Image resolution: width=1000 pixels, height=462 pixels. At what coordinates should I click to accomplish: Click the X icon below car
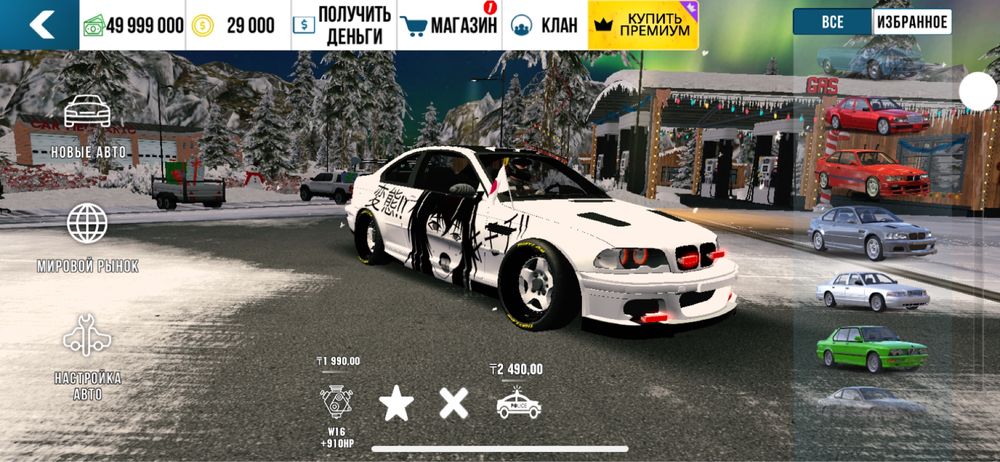(454, 403)
